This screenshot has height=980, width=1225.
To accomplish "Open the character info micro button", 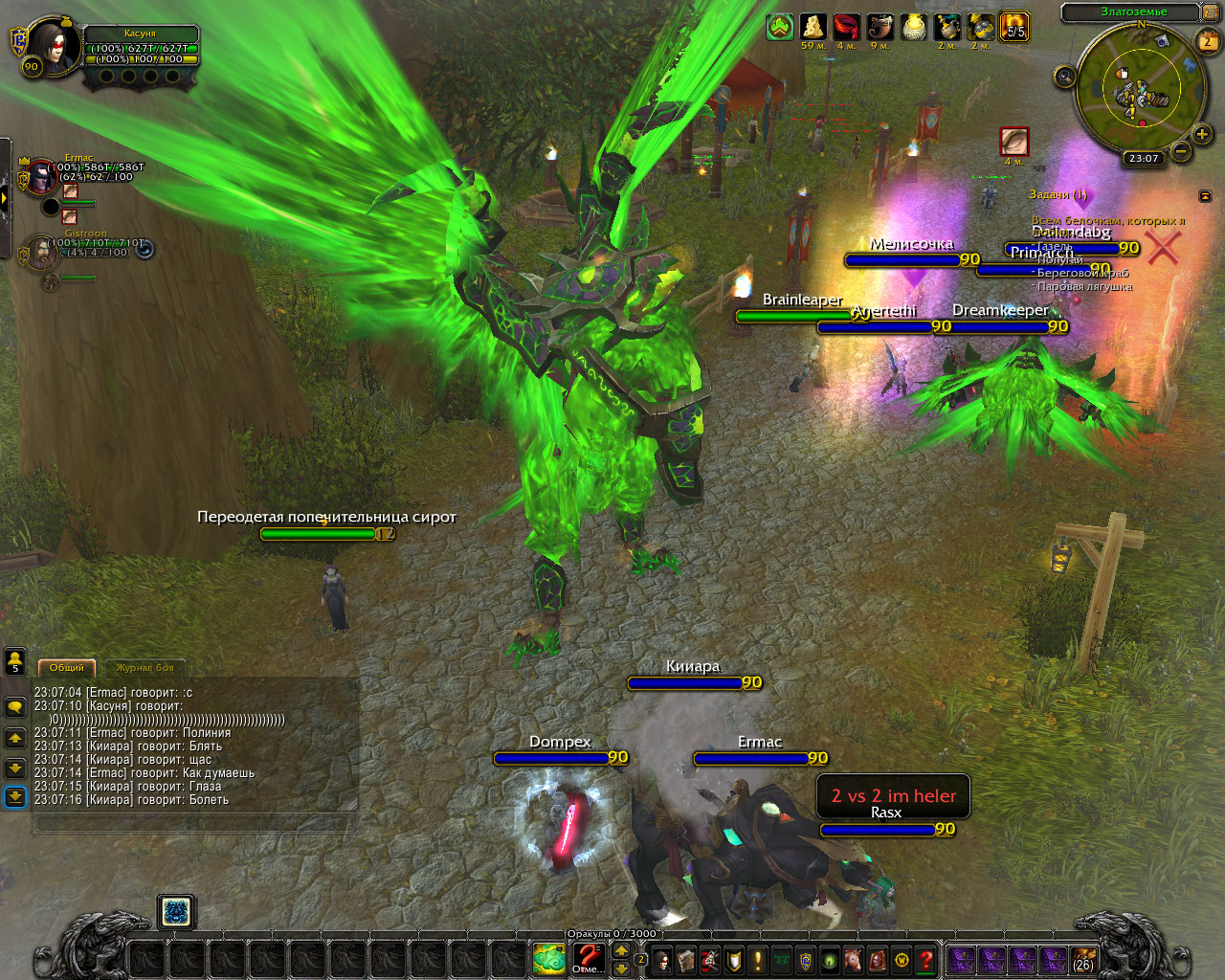I will click(662, 958).
